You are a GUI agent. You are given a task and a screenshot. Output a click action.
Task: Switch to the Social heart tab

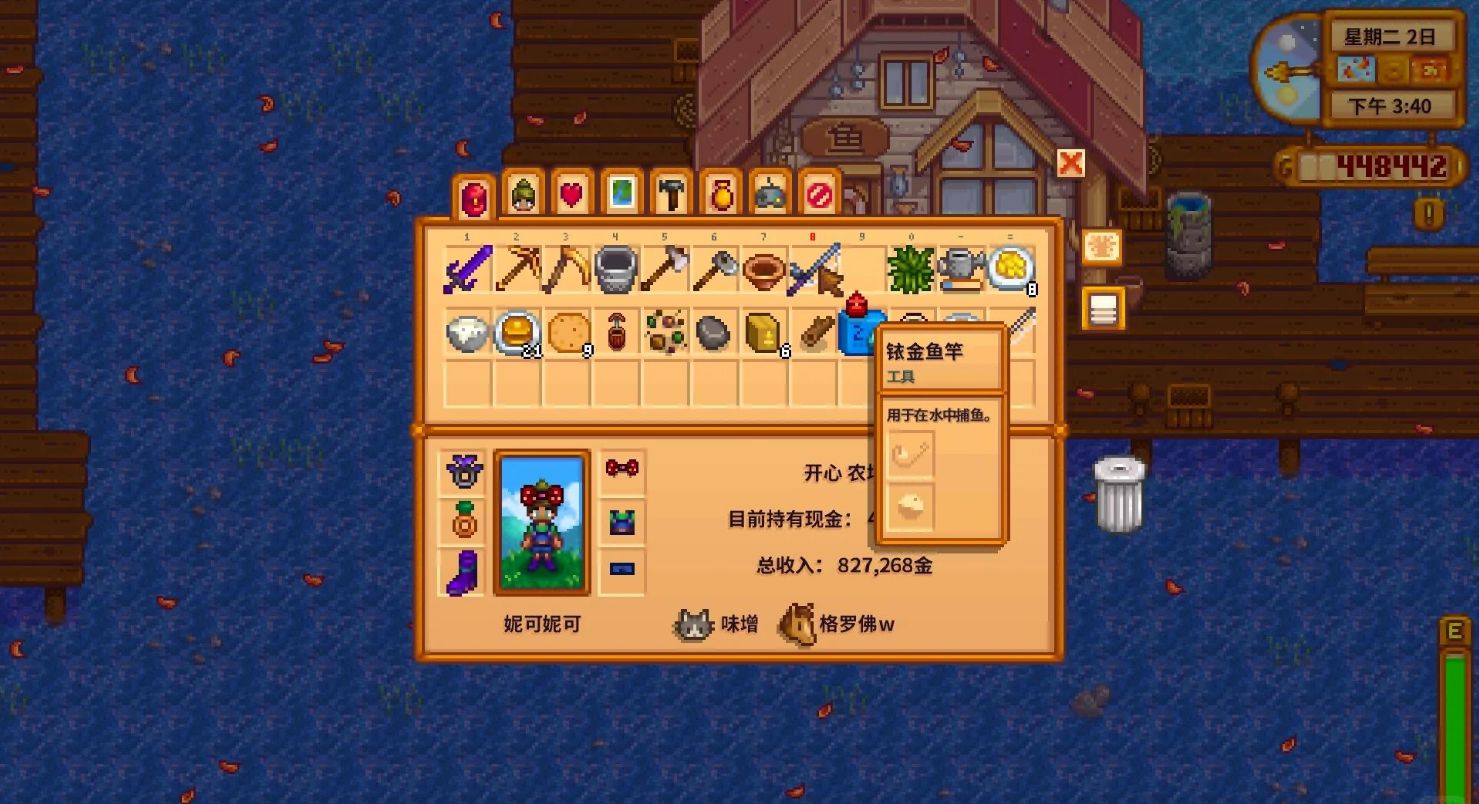pos(572,194)
